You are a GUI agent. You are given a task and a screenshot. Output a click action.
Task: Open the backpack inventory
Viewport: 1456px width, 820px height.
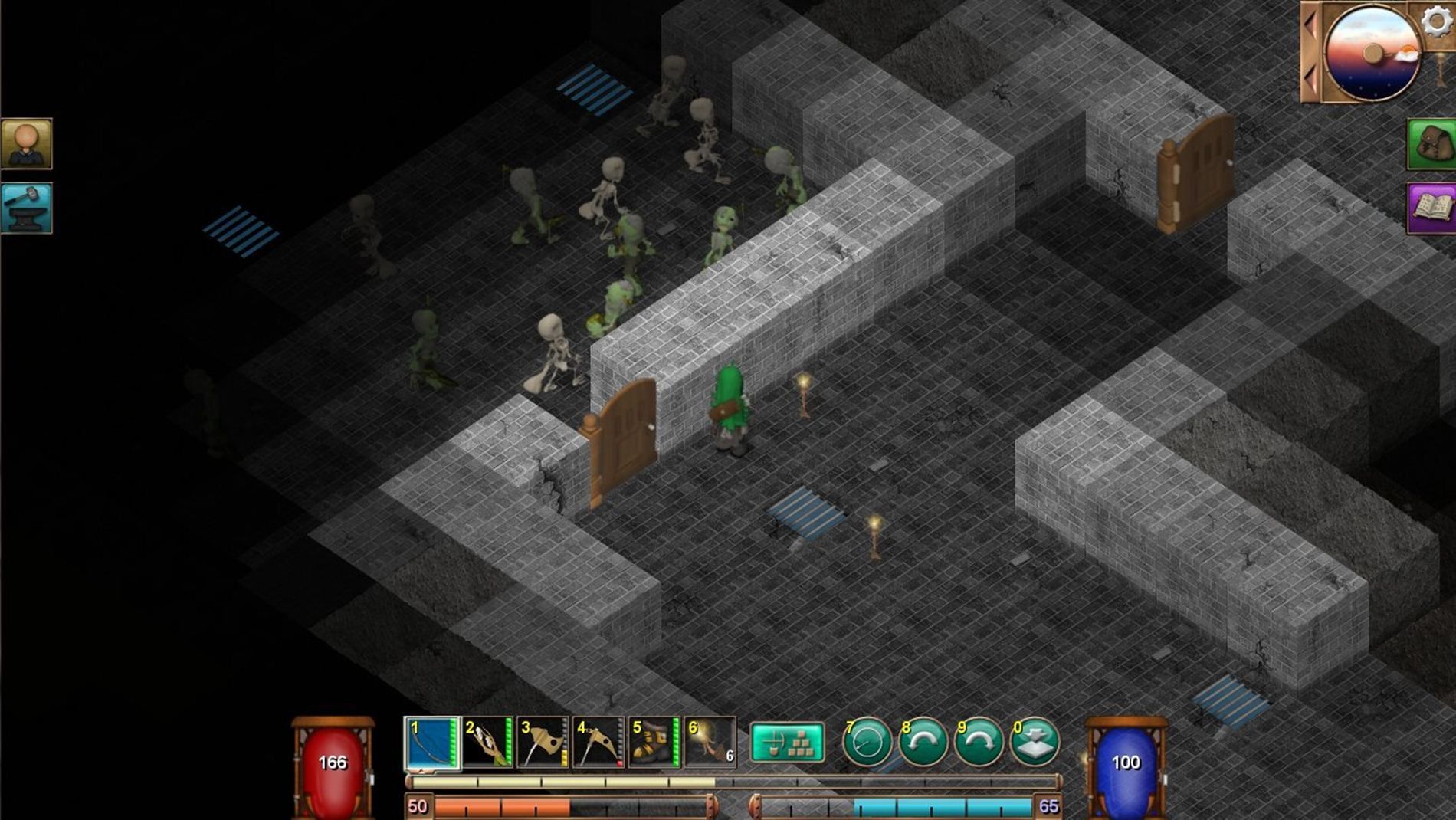[1431, 144]
